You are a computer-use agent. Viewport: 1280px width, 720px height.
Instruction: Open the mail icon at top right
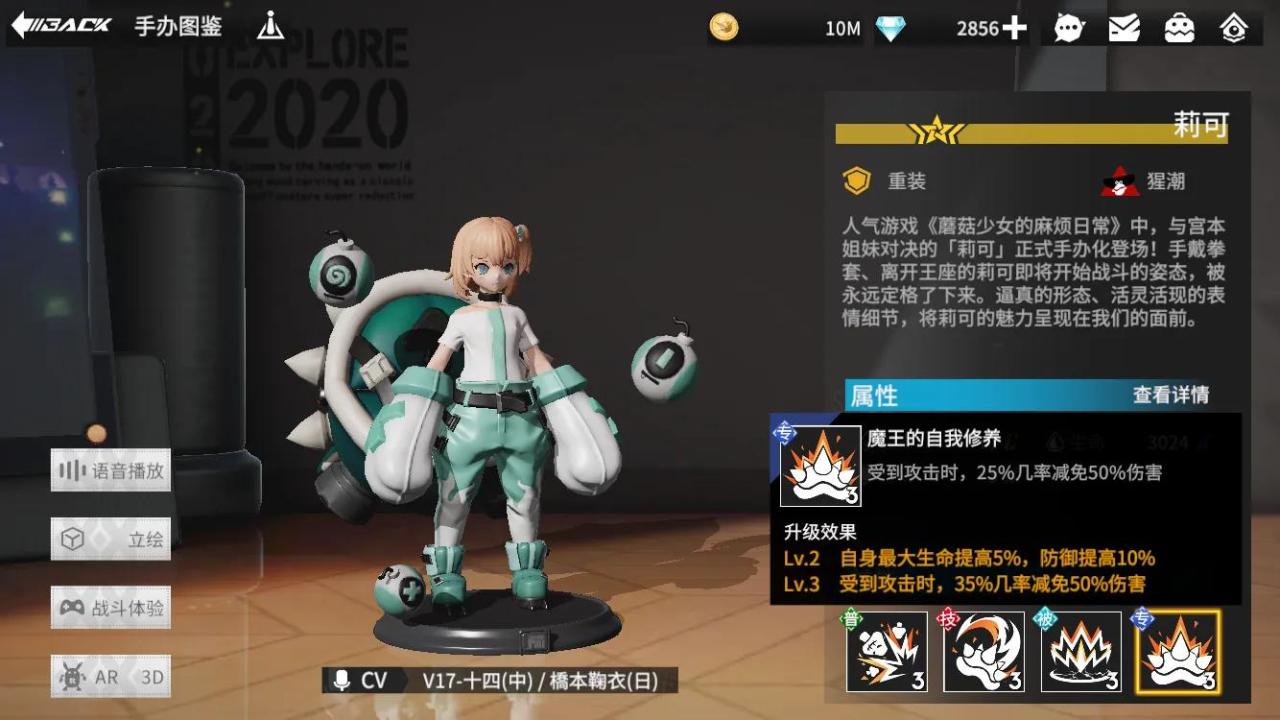pyautogui.click(x=1124, y=27)
